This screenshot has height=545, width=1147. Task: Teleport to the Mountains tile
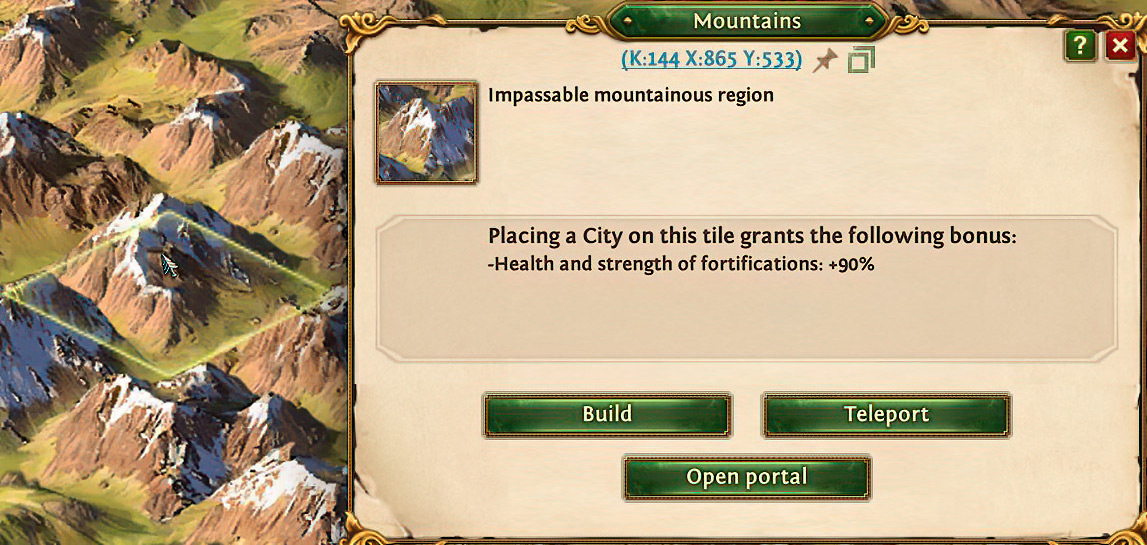click(x=886, y=414)
